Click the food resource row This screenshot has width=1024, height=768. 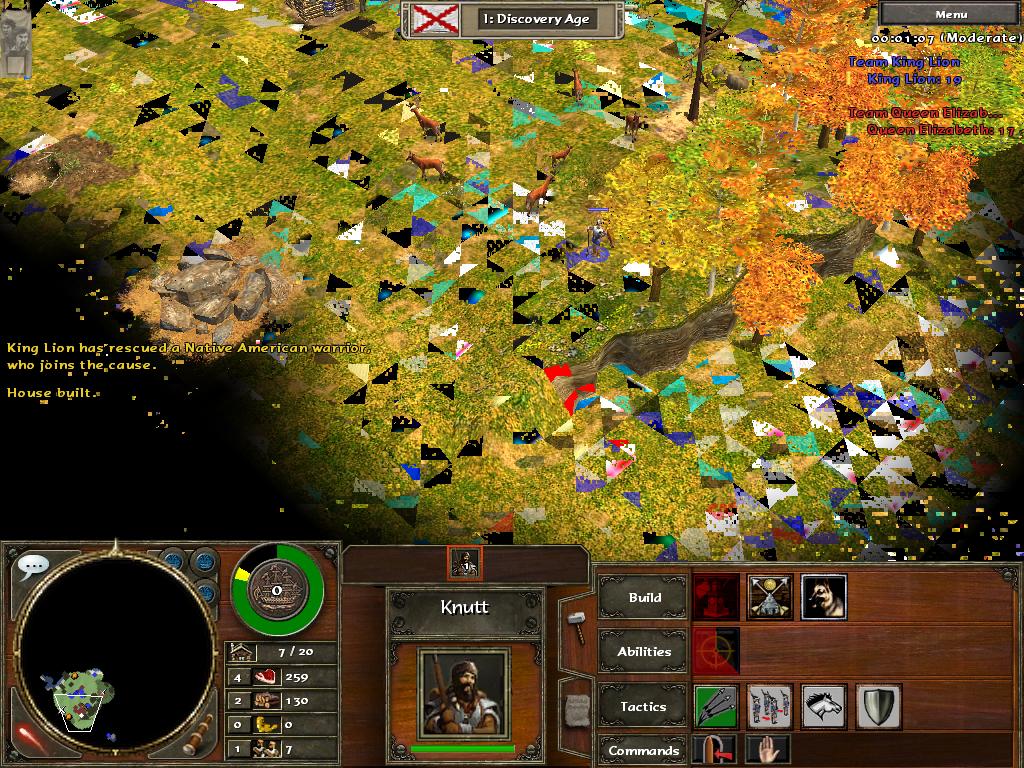tap(284, 676)
